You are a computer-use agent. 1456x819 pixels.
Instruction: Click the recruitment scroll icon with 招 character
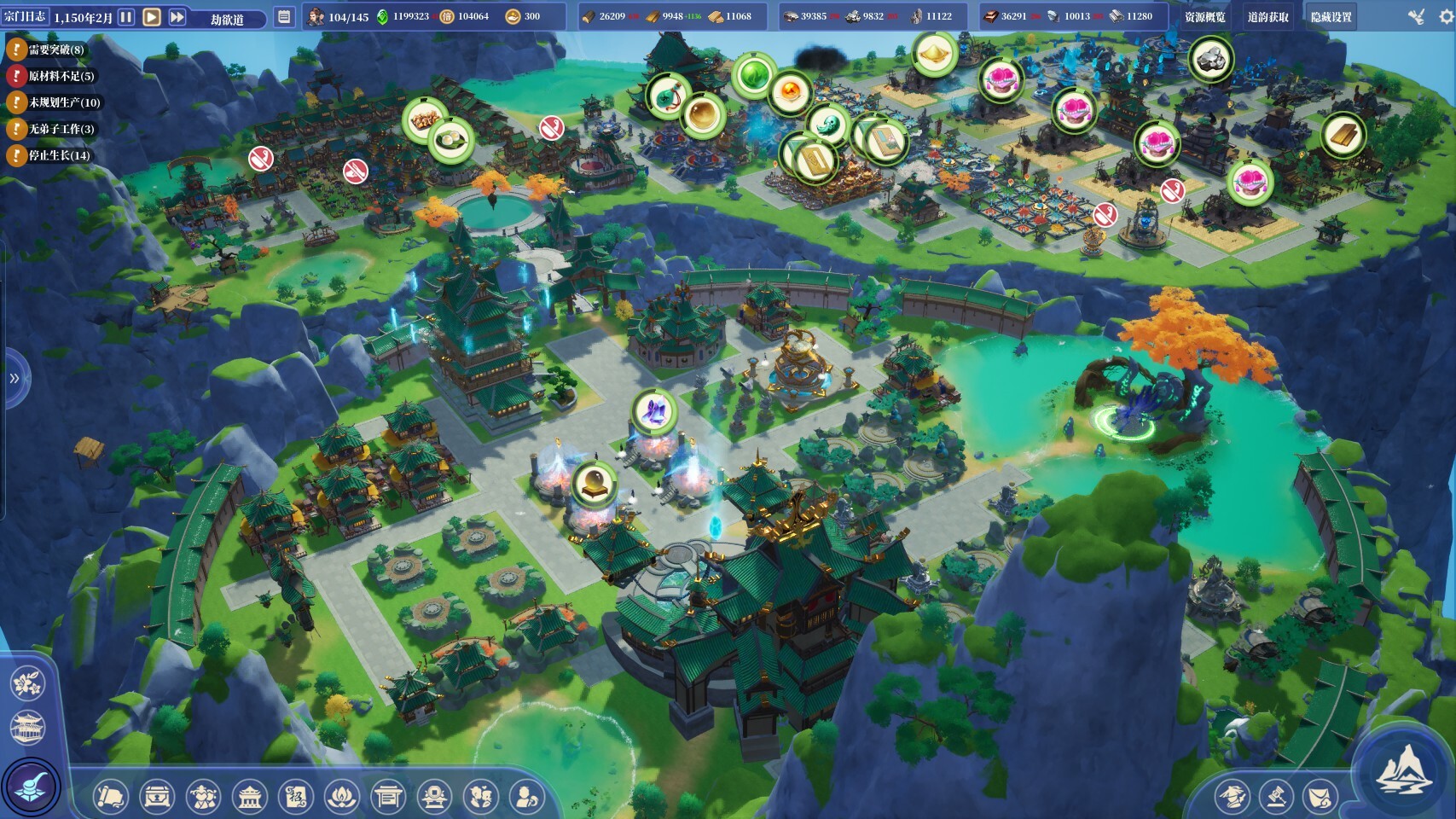coord(294,795)
